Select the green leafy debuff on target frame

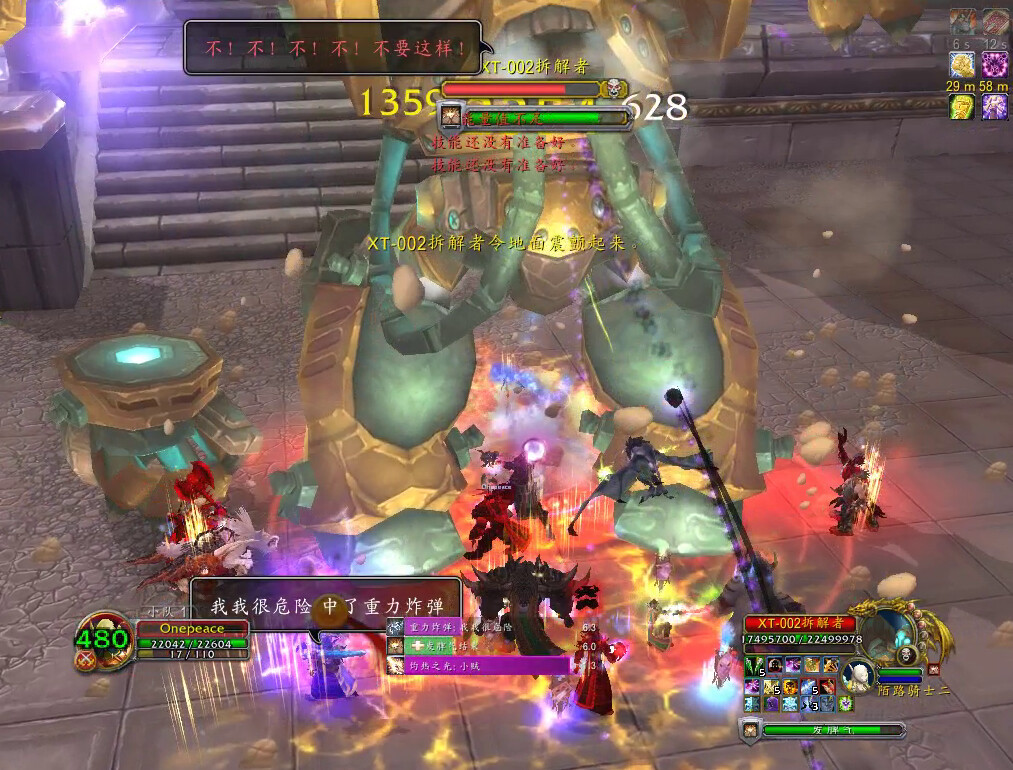753,665
